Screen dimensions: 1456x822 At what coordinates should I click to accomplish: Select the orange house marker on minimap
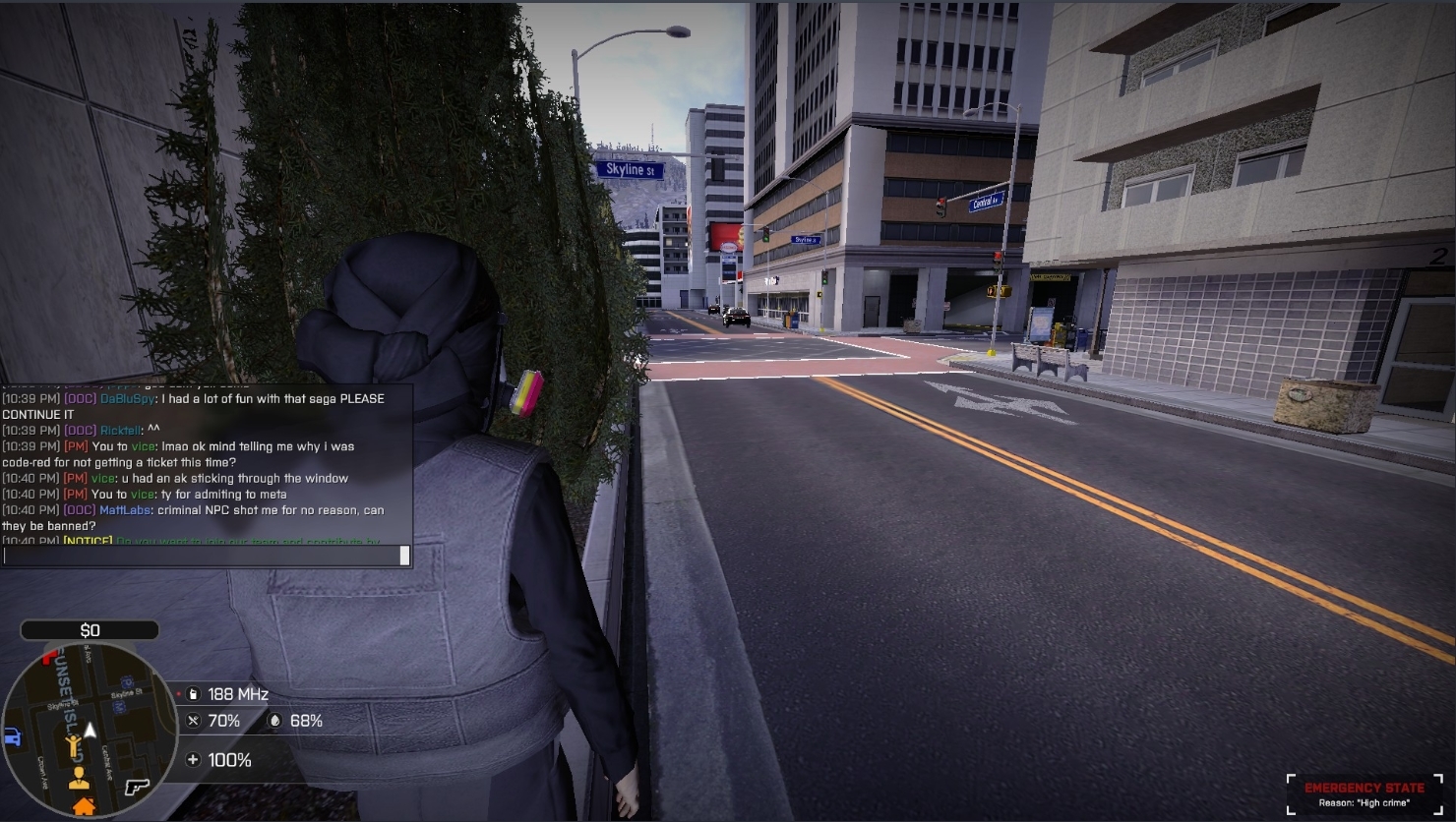pos(84,807)
